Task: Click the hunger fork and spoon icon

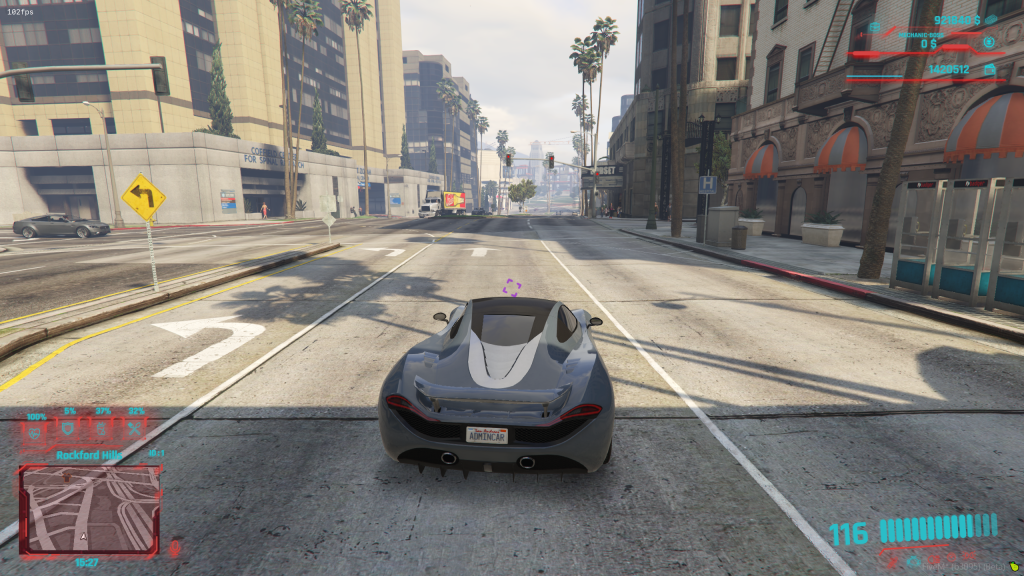Action: 135,430
